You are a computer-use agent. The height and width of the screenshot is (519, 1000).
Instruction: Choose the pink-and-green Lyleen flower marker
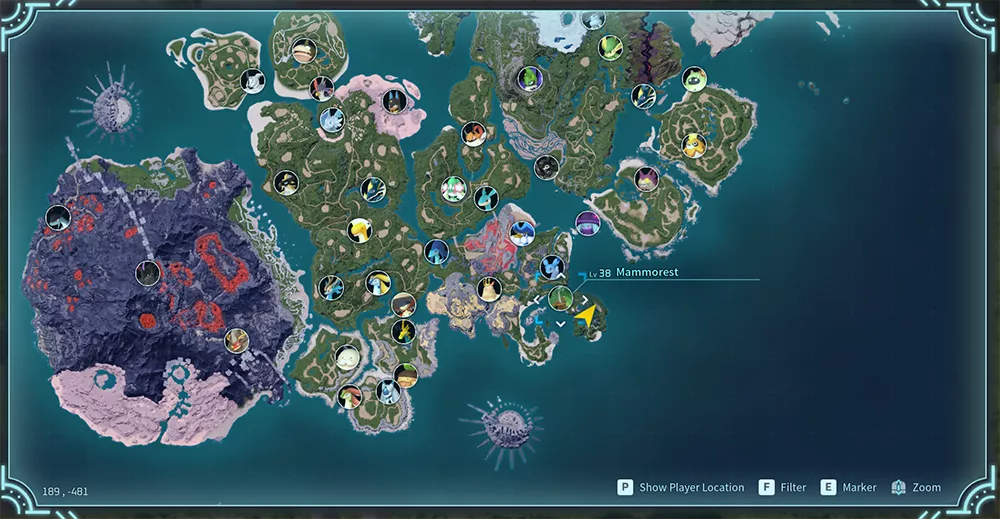pyautogui.click(x=454, y=188)
